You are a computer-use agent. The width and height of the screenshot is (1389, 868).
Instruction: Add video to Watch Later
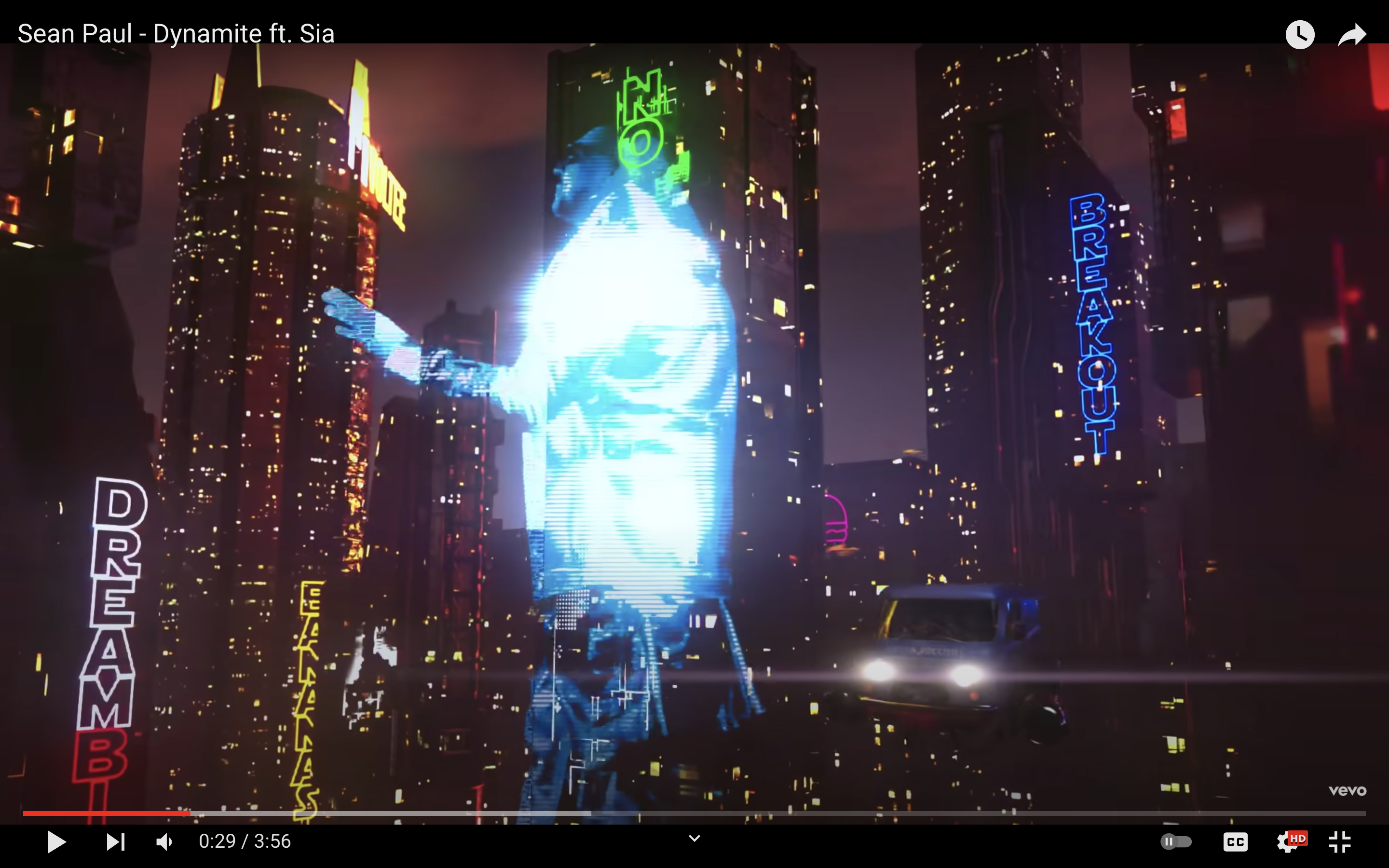pos(1299,34)
